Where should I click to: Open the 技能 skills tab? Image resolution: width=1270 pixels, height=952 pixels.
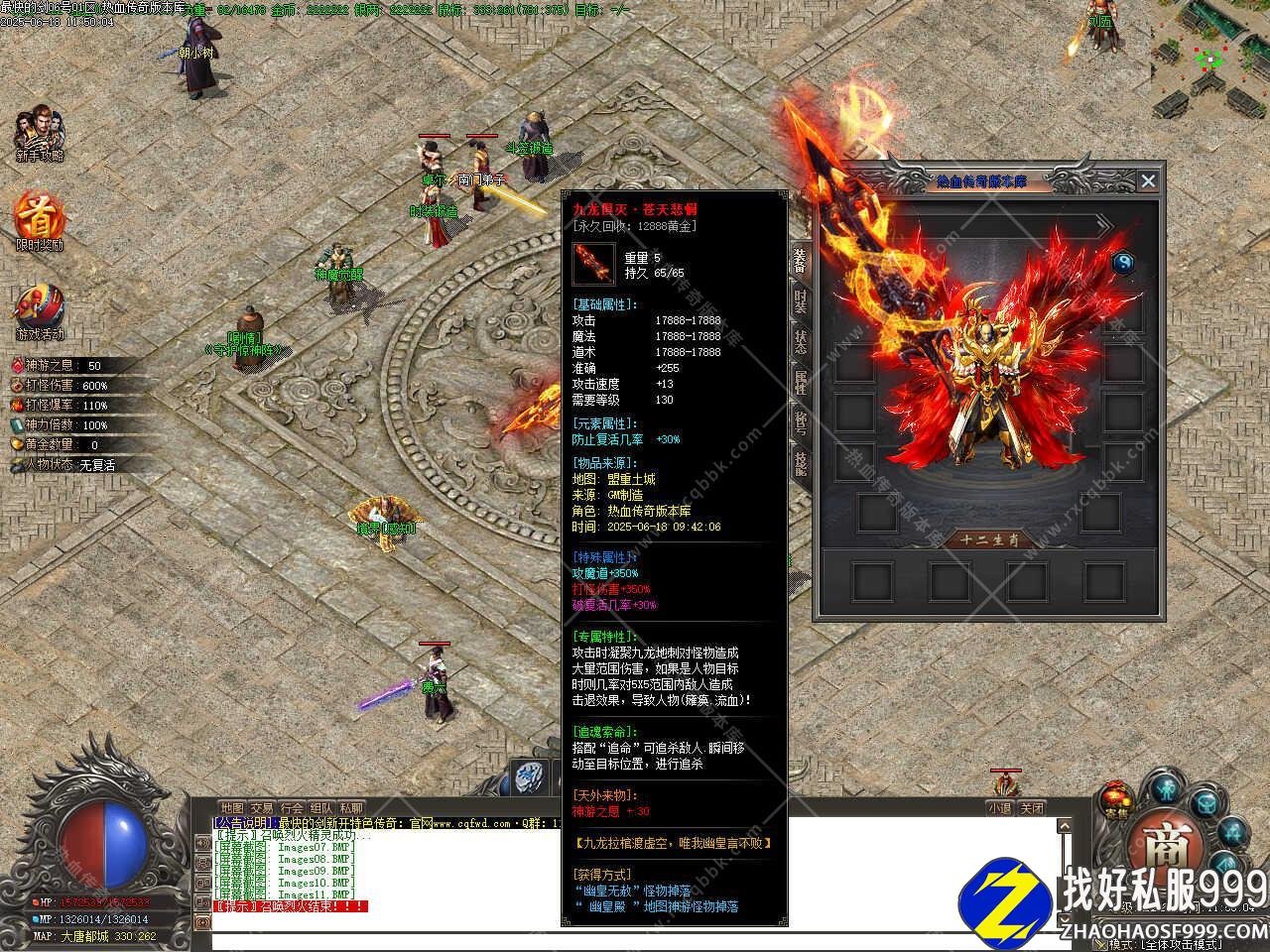(x=800, y=463)
